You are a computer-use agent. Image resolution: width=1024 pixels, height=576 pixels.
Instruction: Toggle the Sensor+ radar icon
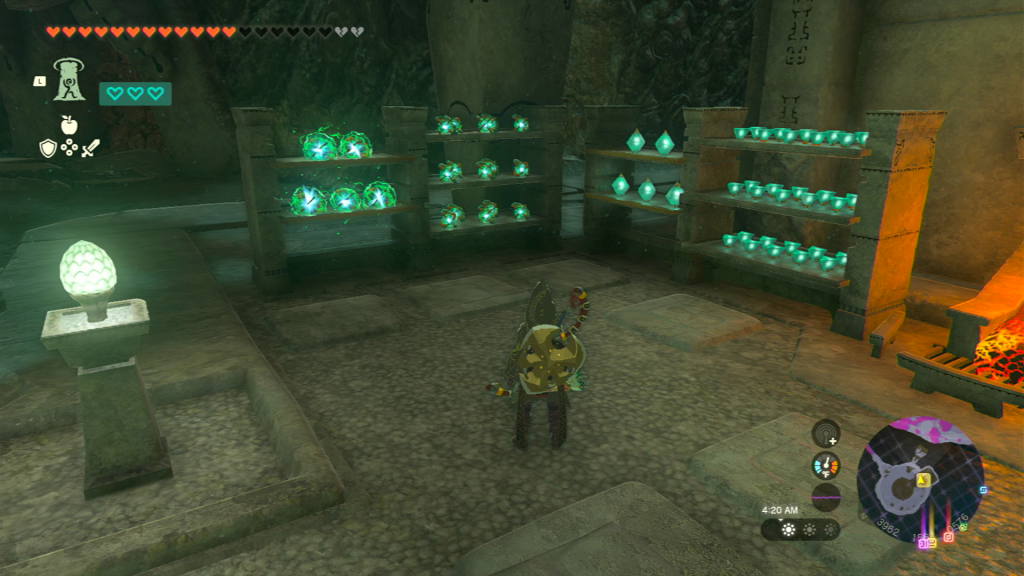tap(826, 433)
